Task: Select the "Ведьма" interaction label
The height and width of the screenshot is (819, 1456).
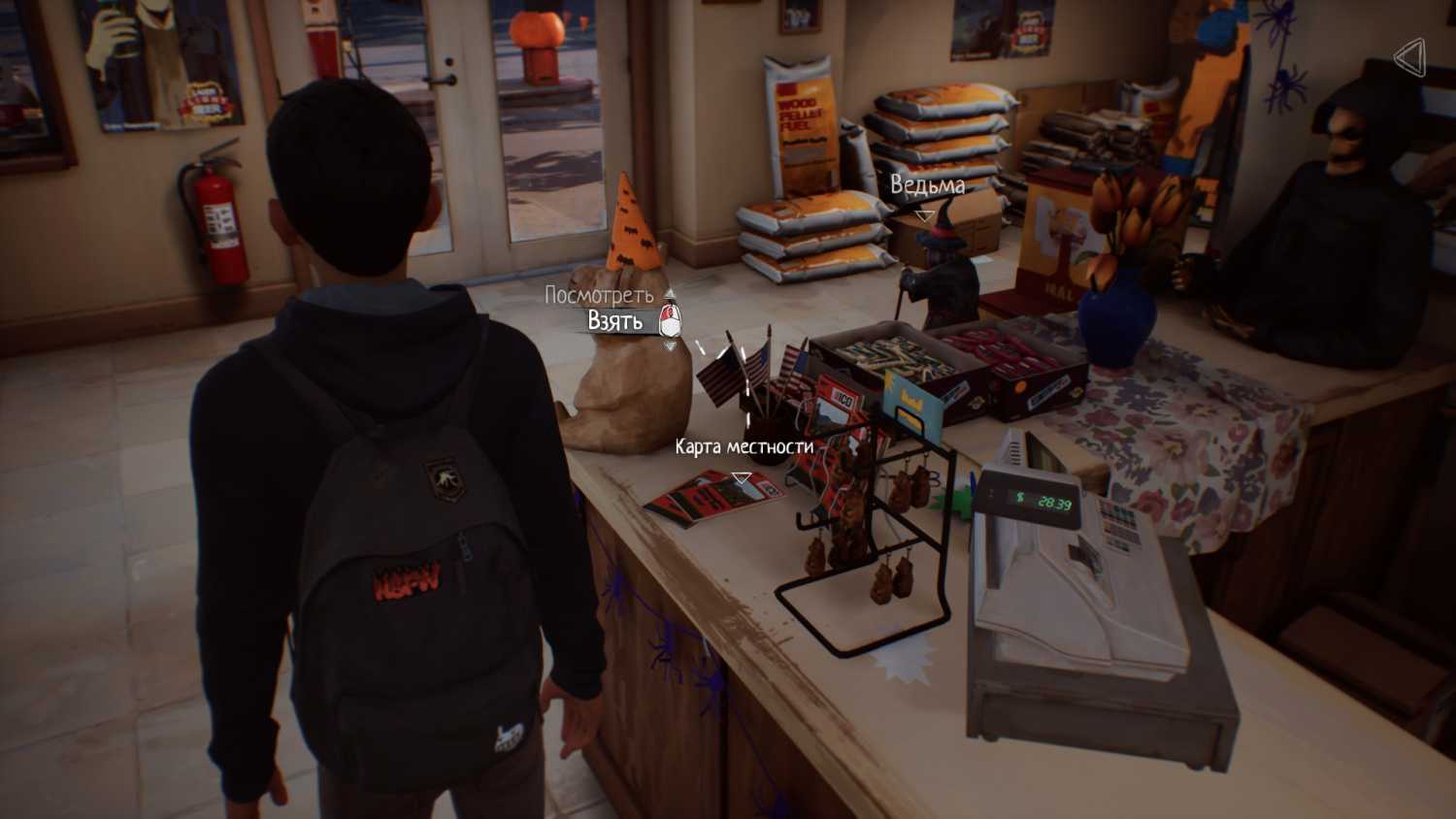Action: 927,185
